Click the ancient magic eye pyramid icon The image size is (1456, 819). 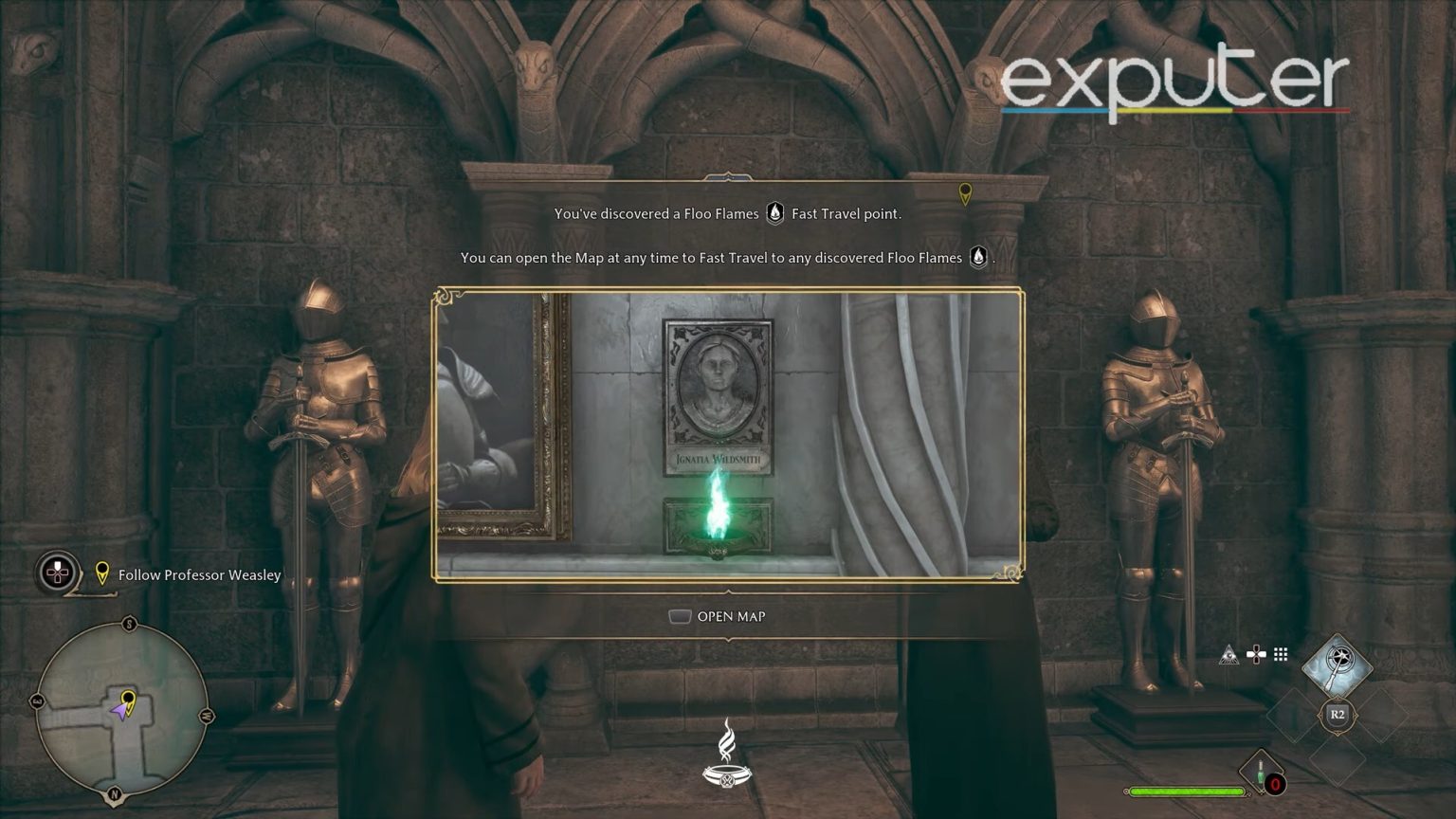[x=1228, y=653]
